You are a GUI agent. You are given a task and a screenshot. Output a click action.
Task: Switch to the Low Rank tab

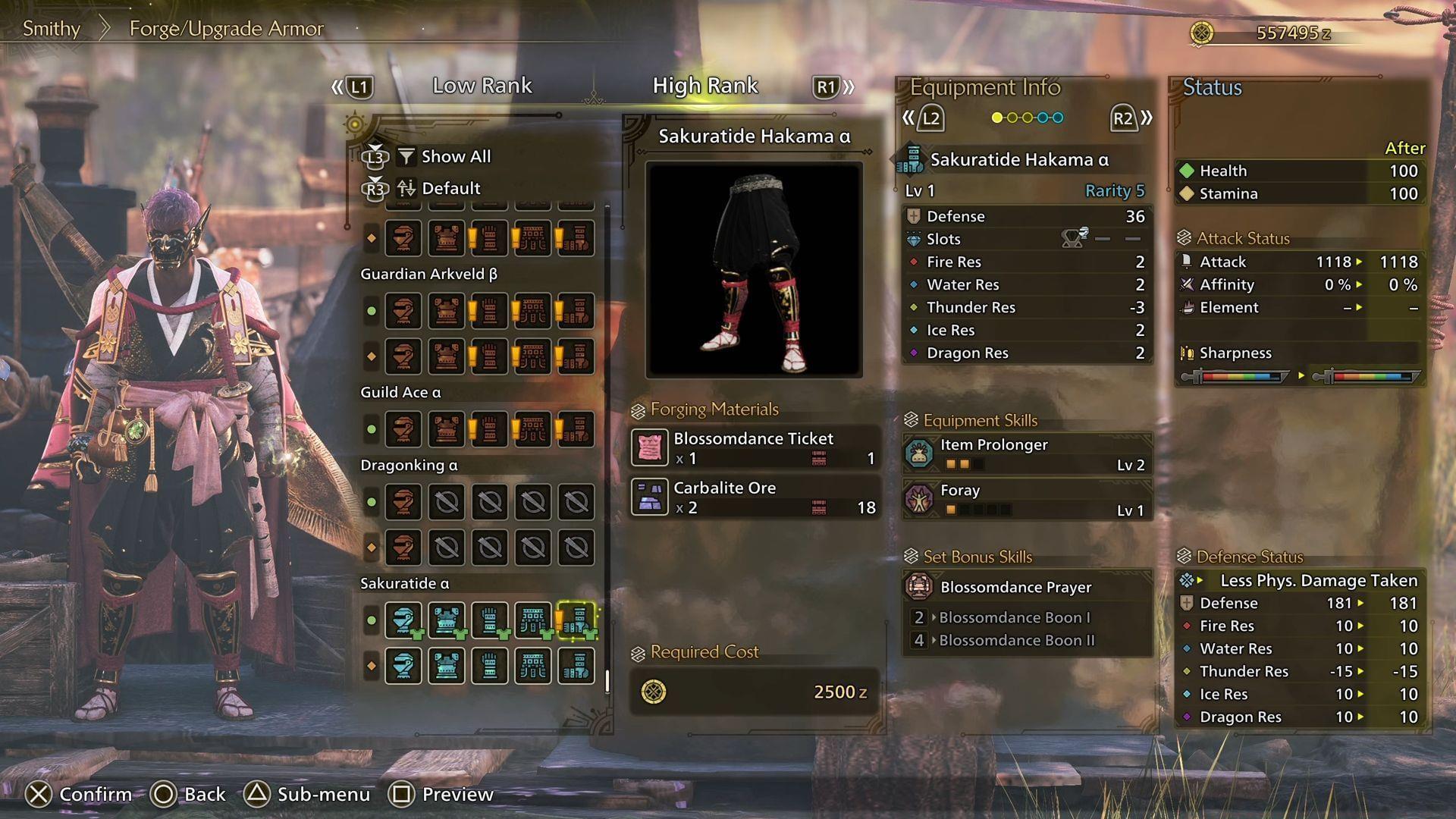(x=482, y=86)
